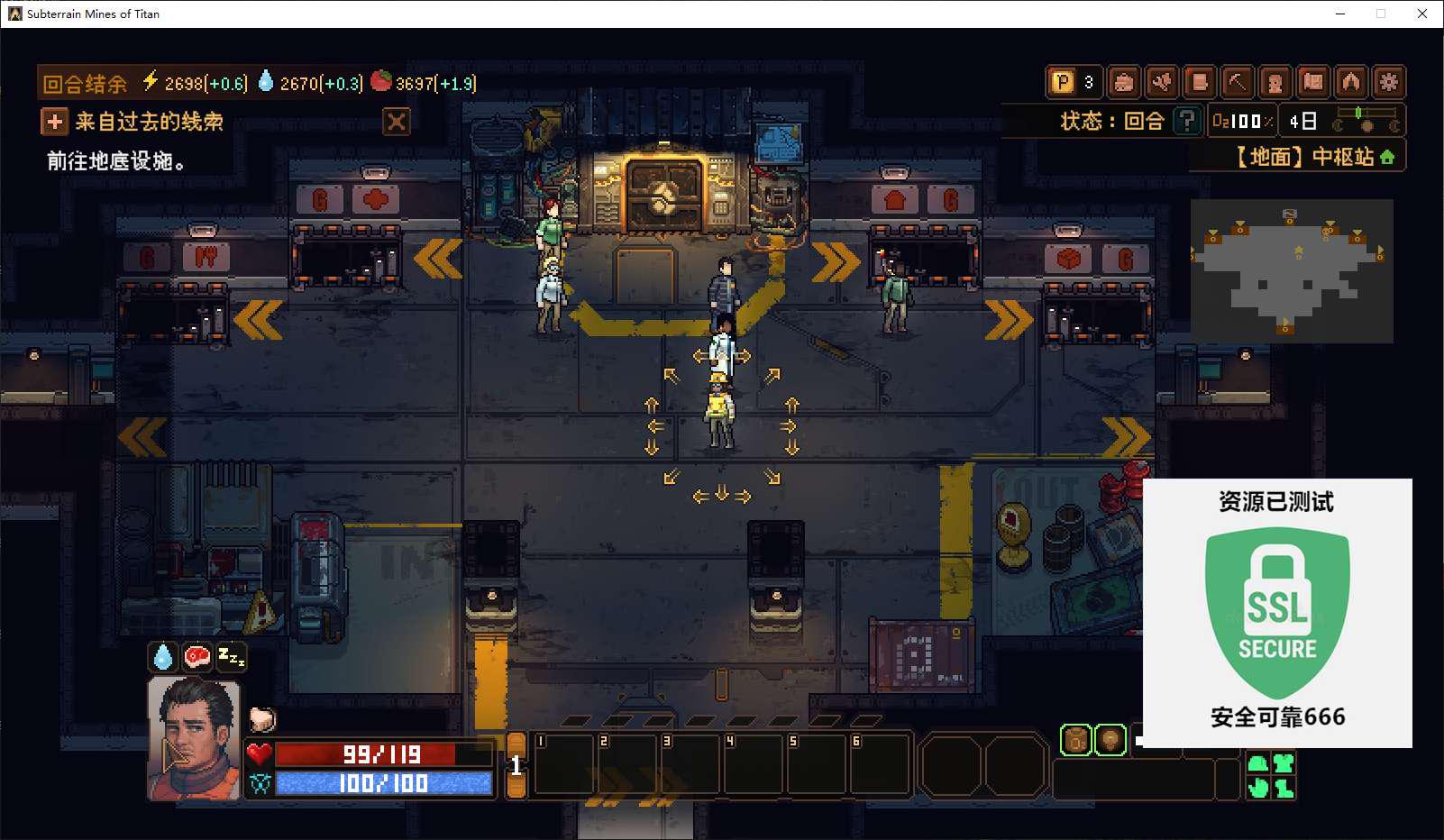Viewport: 1444px width, 840px height.
Task: Click the water drop thirst status icon
Action: [x=163, y=657]
